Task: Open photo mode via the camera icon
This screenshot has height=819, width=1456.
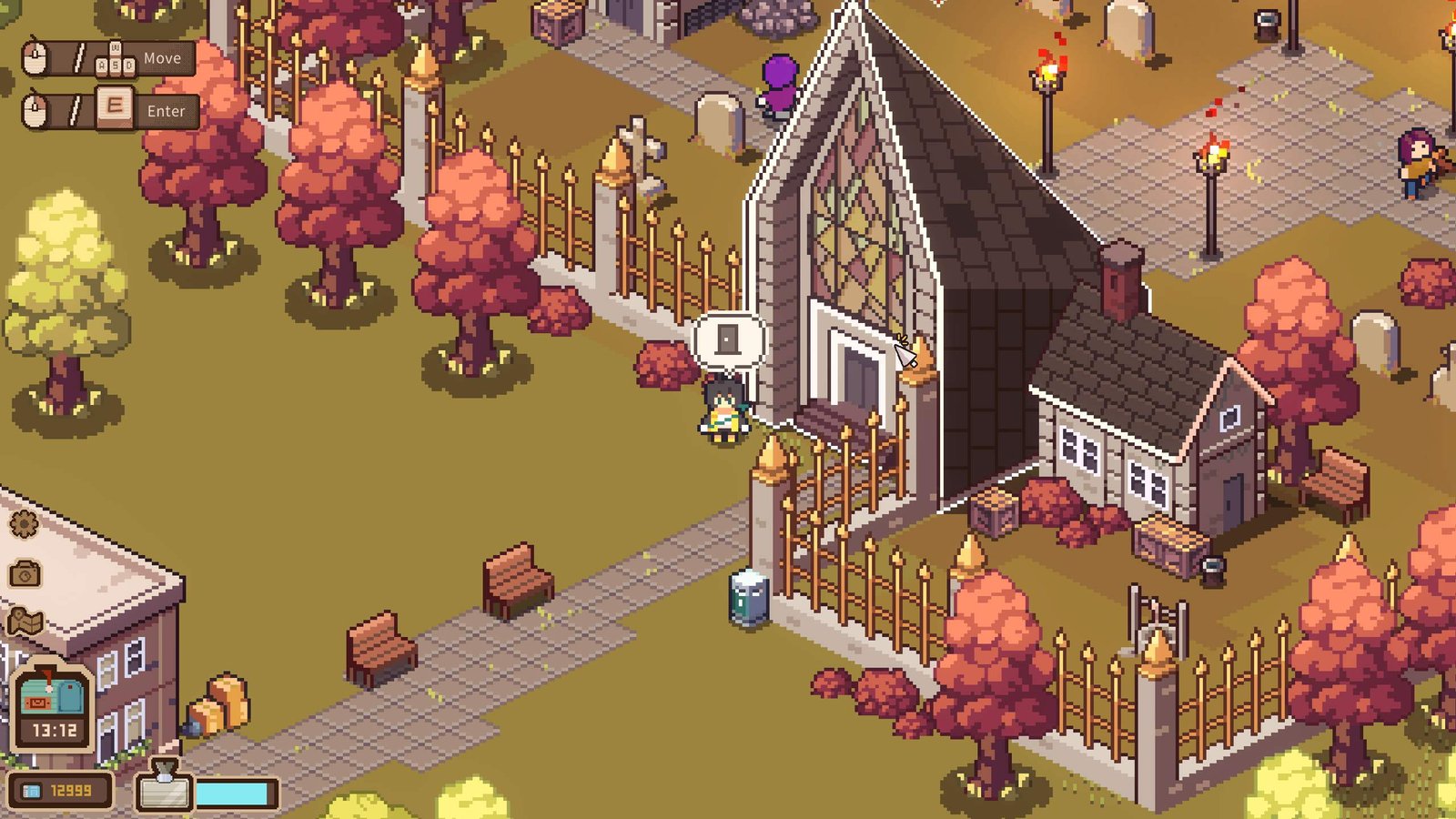Action: pos(25,573)
